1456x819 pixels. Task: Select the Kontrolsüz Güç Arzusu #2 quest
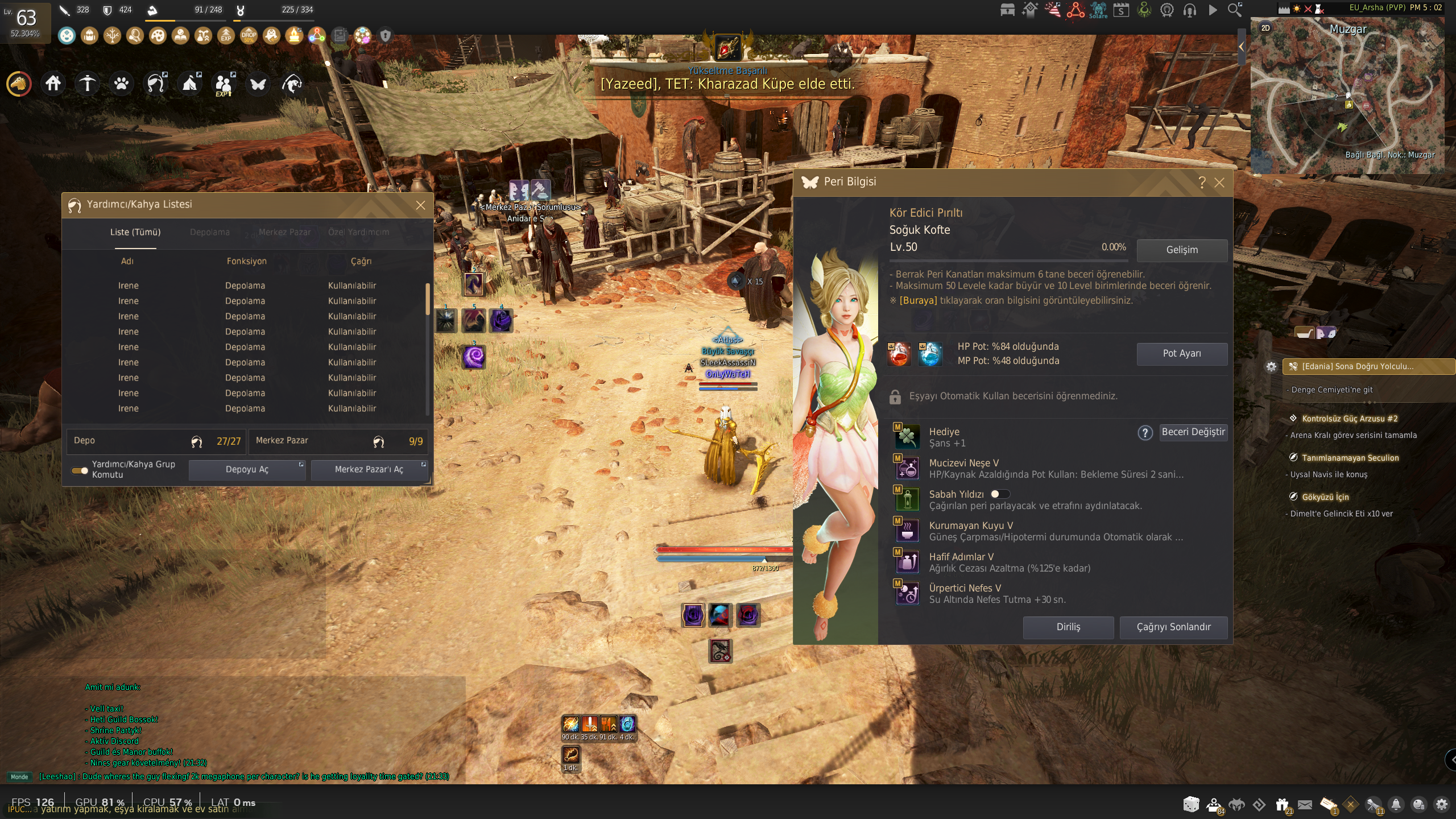pyautogui.click(x=1349, y=419)
